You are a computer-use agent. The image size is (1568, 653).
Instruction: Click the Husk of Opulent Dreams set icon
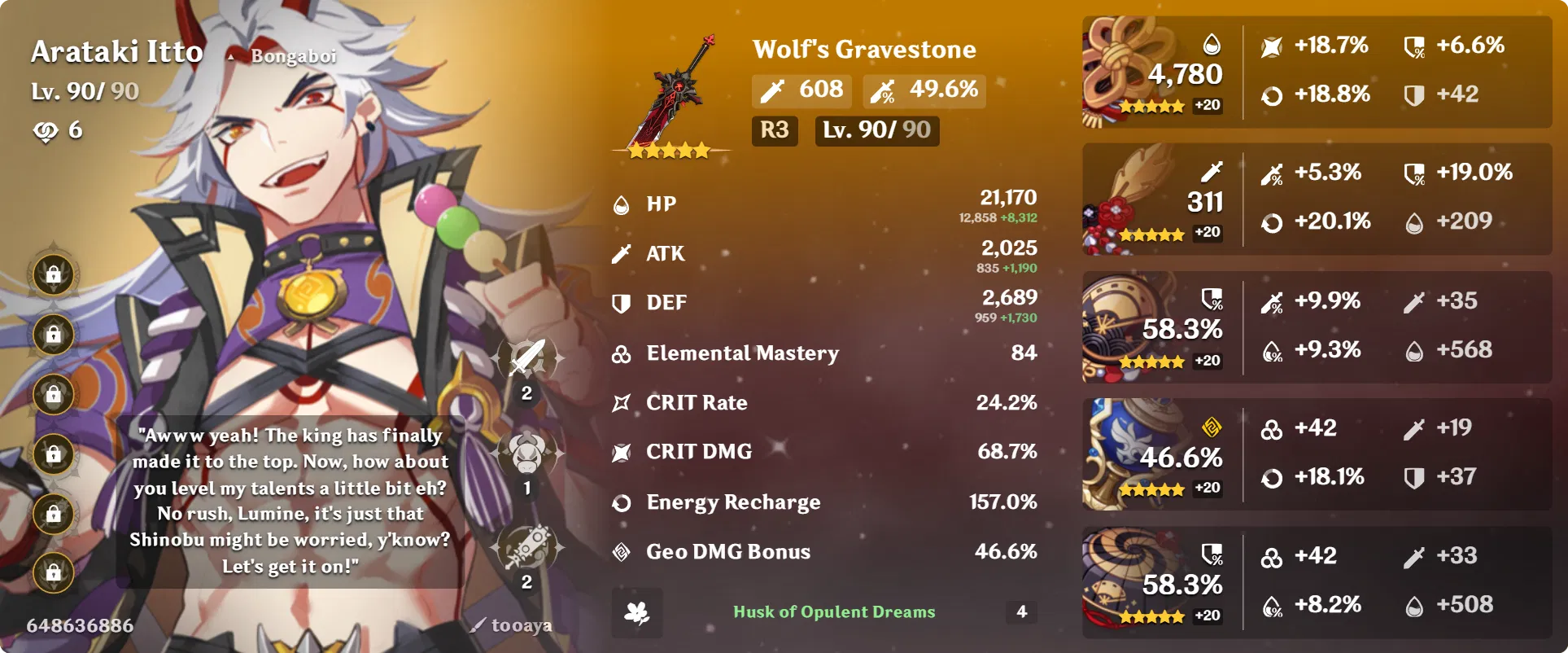coord(640,611)
